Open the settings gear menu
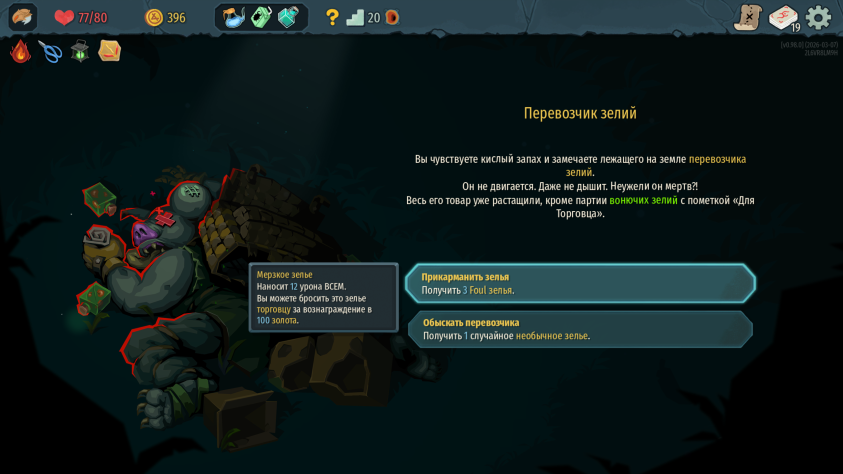843x474 pixels. click(818, 17)
